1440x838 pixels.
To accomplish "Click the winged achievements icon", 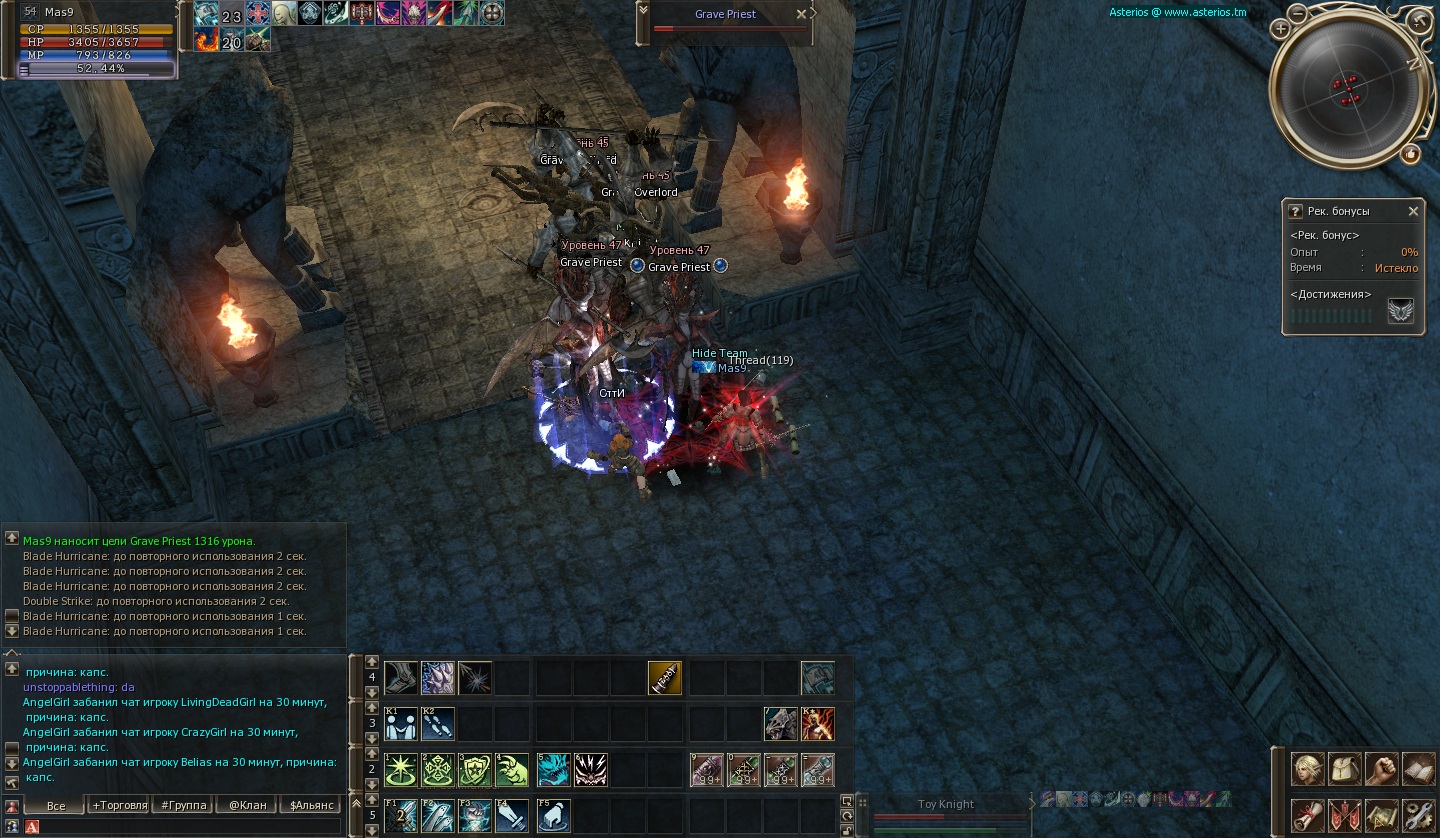I will coord(1401,312).
